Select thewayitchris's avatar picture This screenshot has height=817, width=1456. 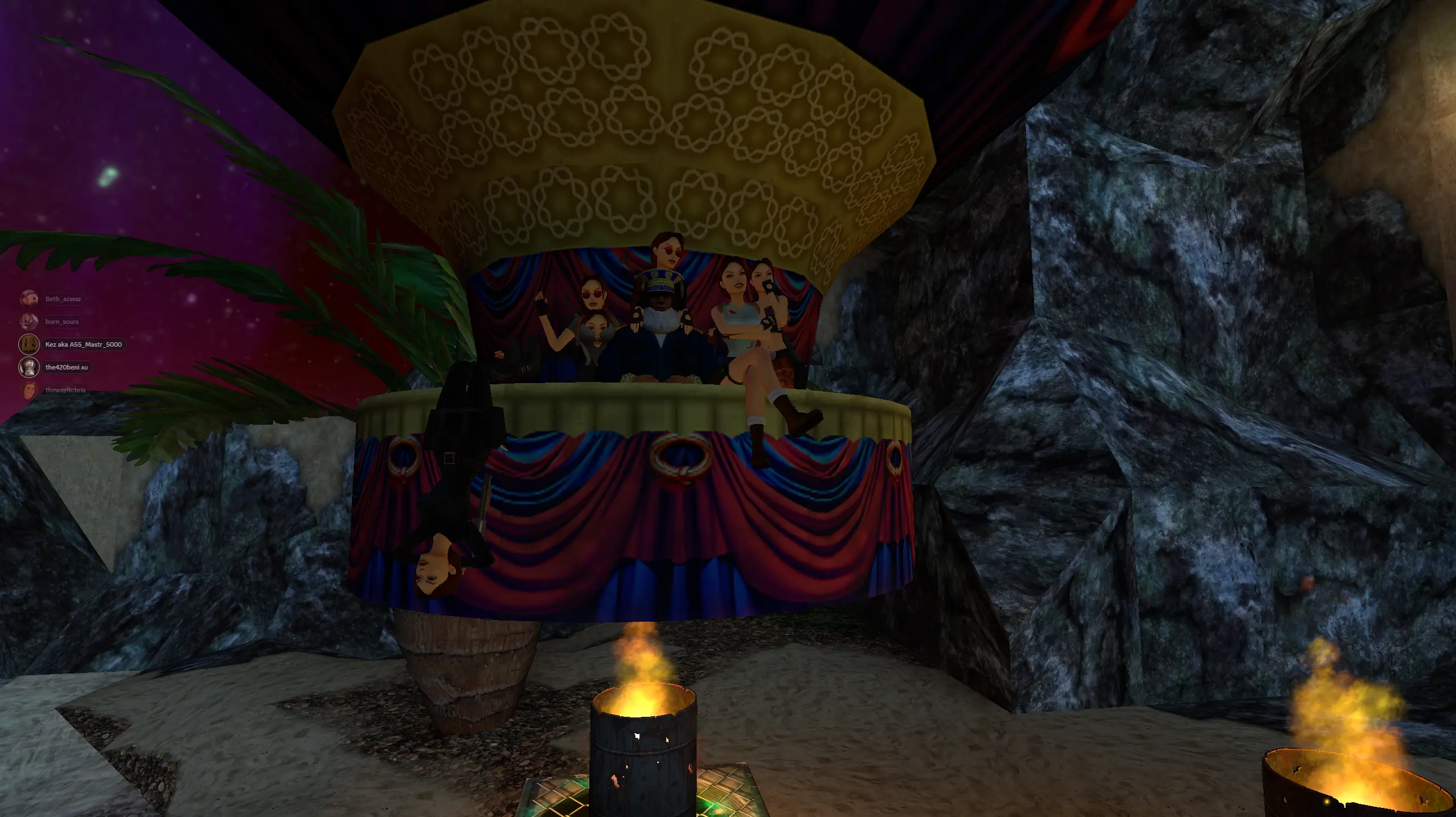point(30,391)
